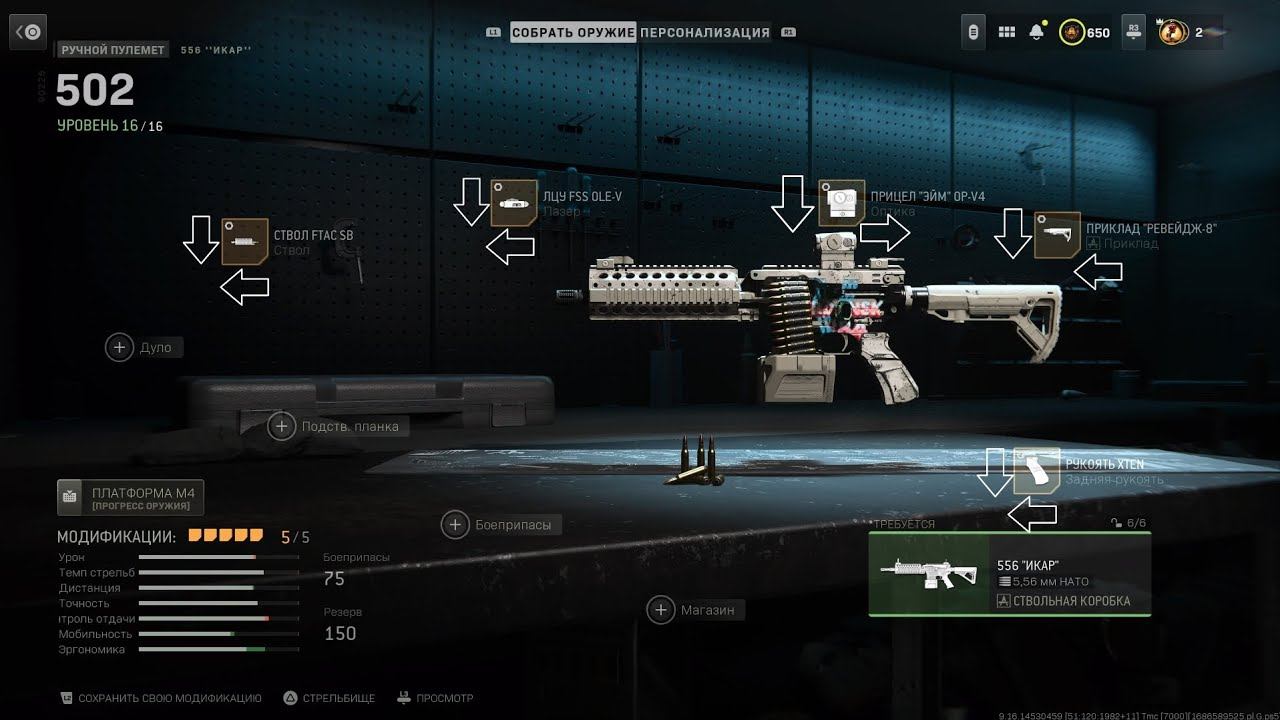
Task: Open the Прицел "Эйм" OP-V4 optic slot
Action: pyautogui.click(x=841, y=203)
